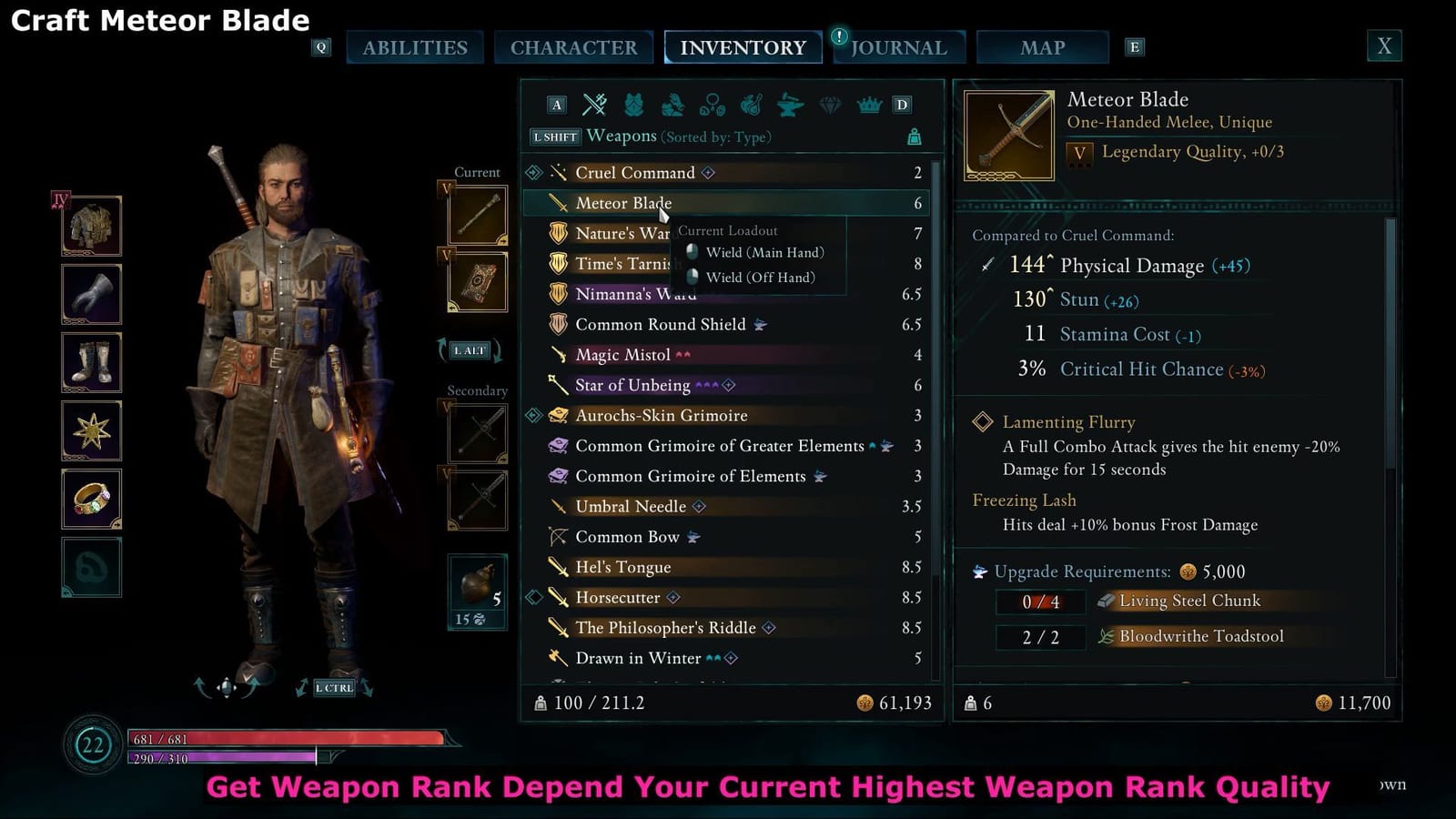
Task: Open the JOURNAL tab with notification
Action: (x=899, y=47)
